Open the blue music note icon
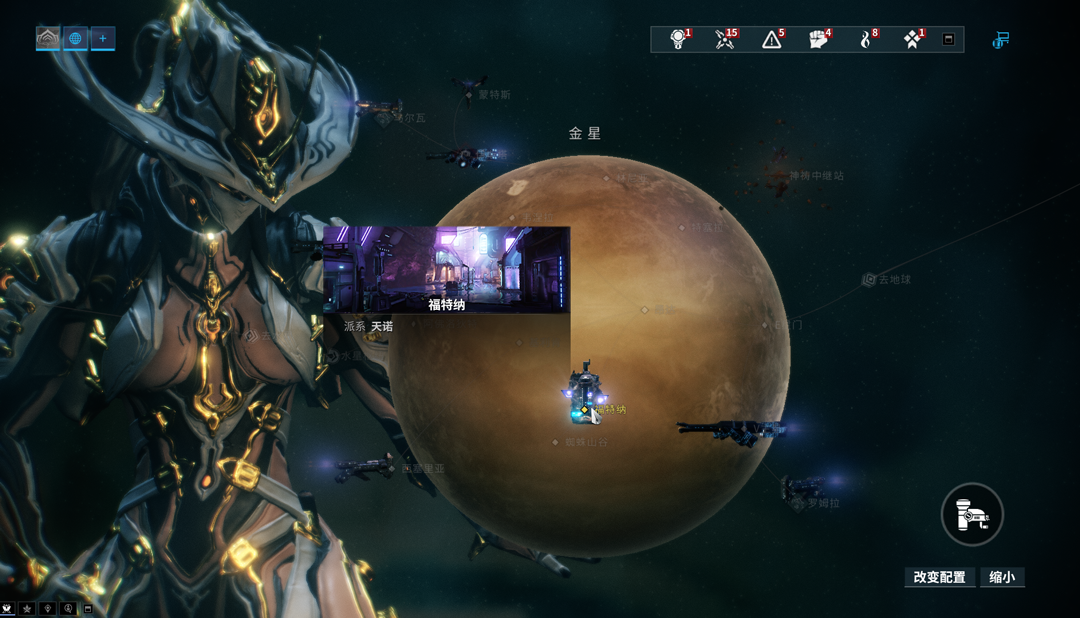Viewport: 1080px width, 618px height. click(1001, 40)
